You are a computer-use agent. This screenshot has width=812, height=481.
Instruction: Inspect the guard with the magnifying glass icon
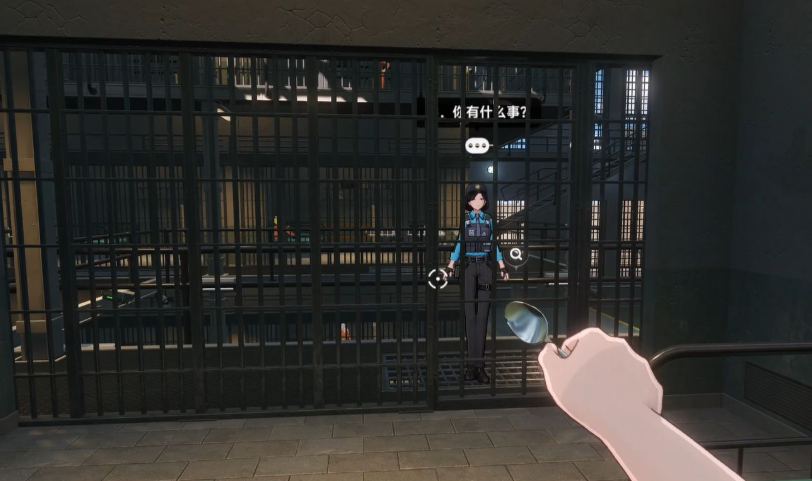(x=516, y=254)
